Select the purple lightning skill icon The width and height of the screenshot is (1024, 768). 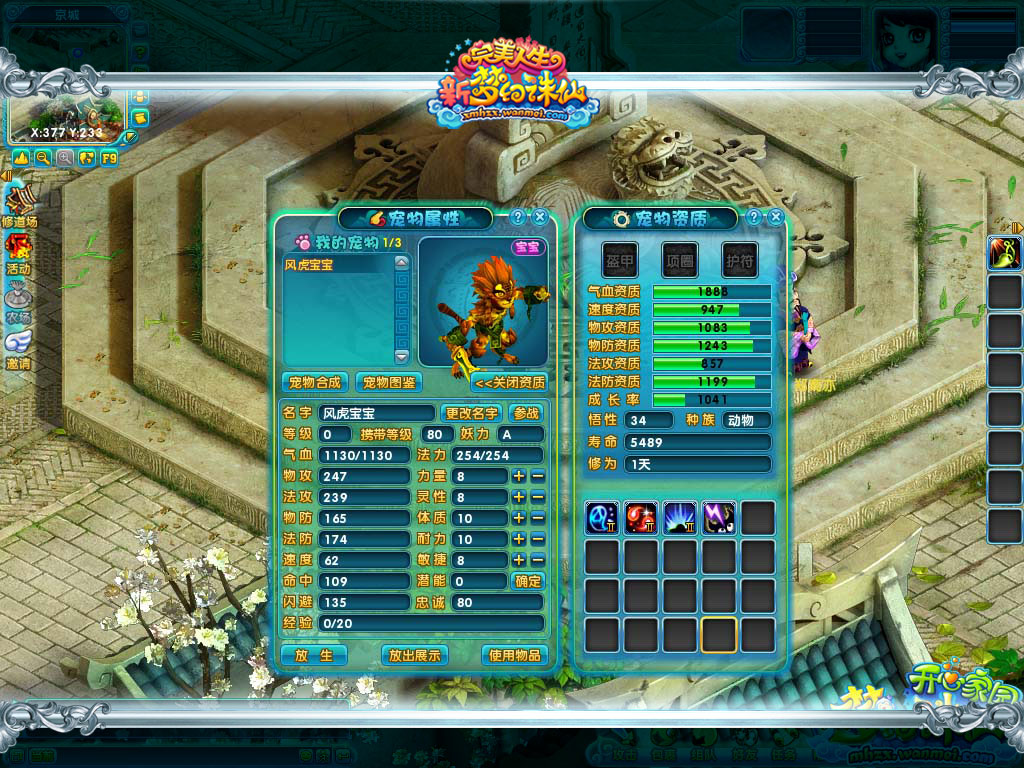tap(719, 518)
